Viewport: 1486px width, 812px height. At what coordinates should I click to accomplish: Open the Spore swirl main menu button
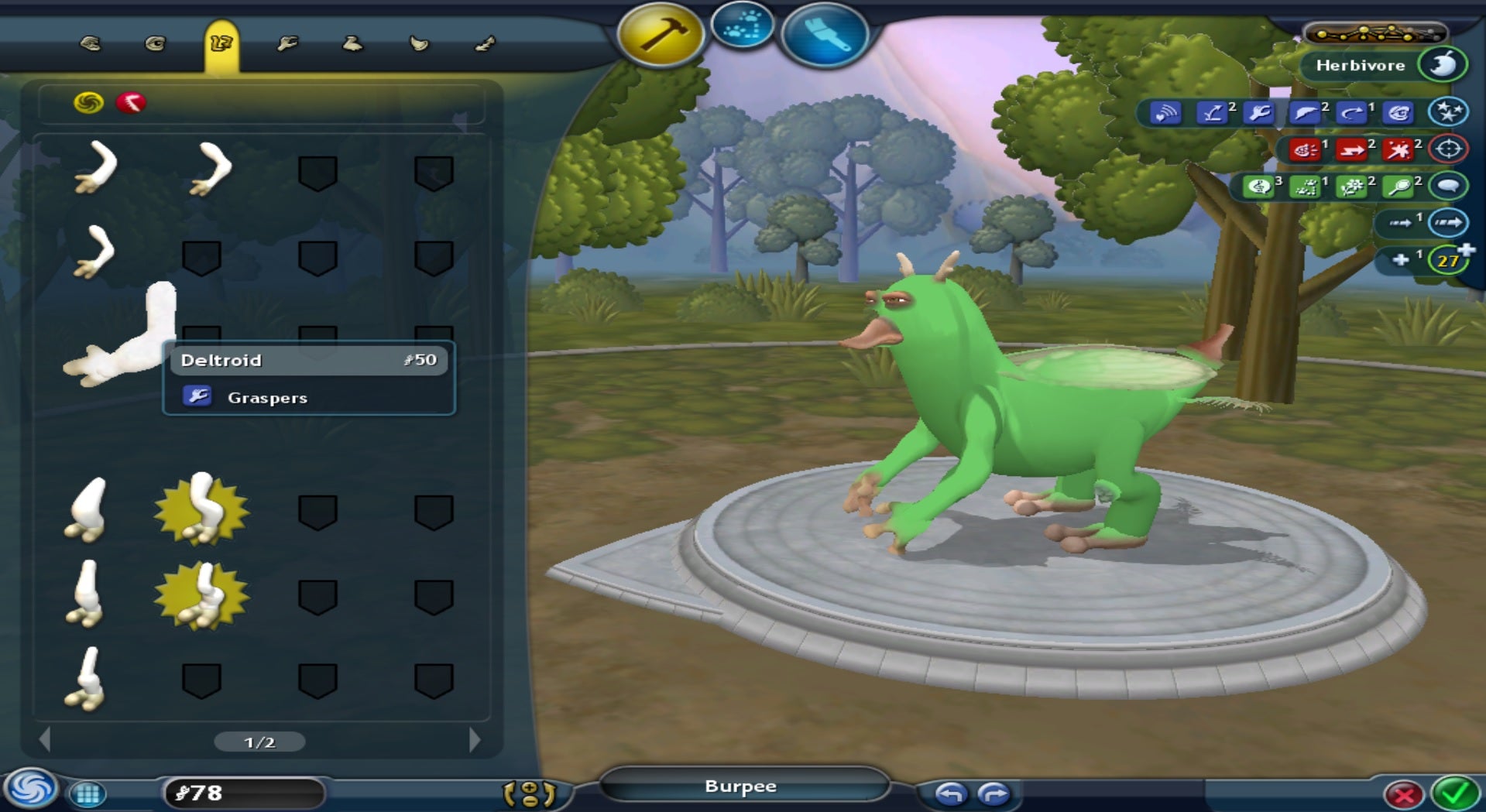point(31,790)
